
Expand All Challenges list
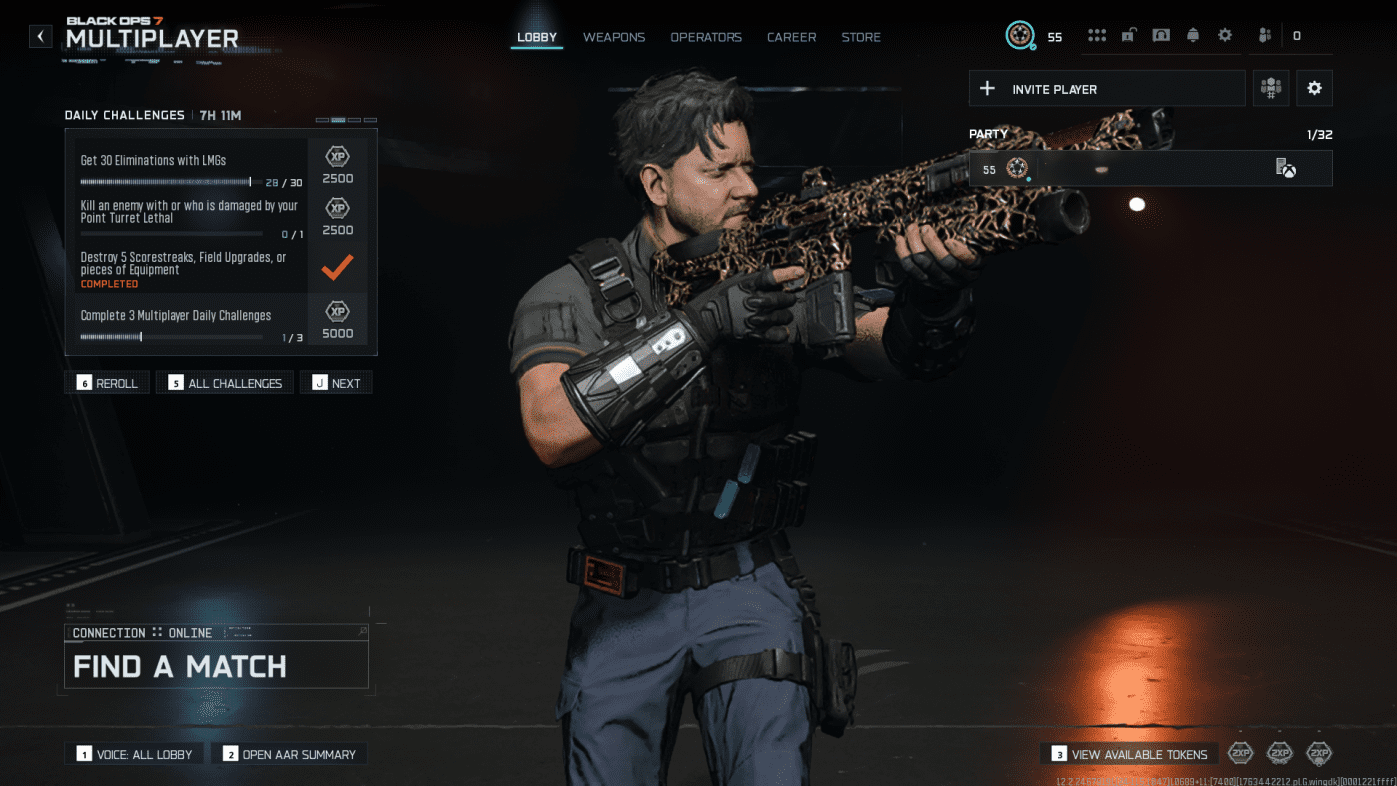(224, 382)
